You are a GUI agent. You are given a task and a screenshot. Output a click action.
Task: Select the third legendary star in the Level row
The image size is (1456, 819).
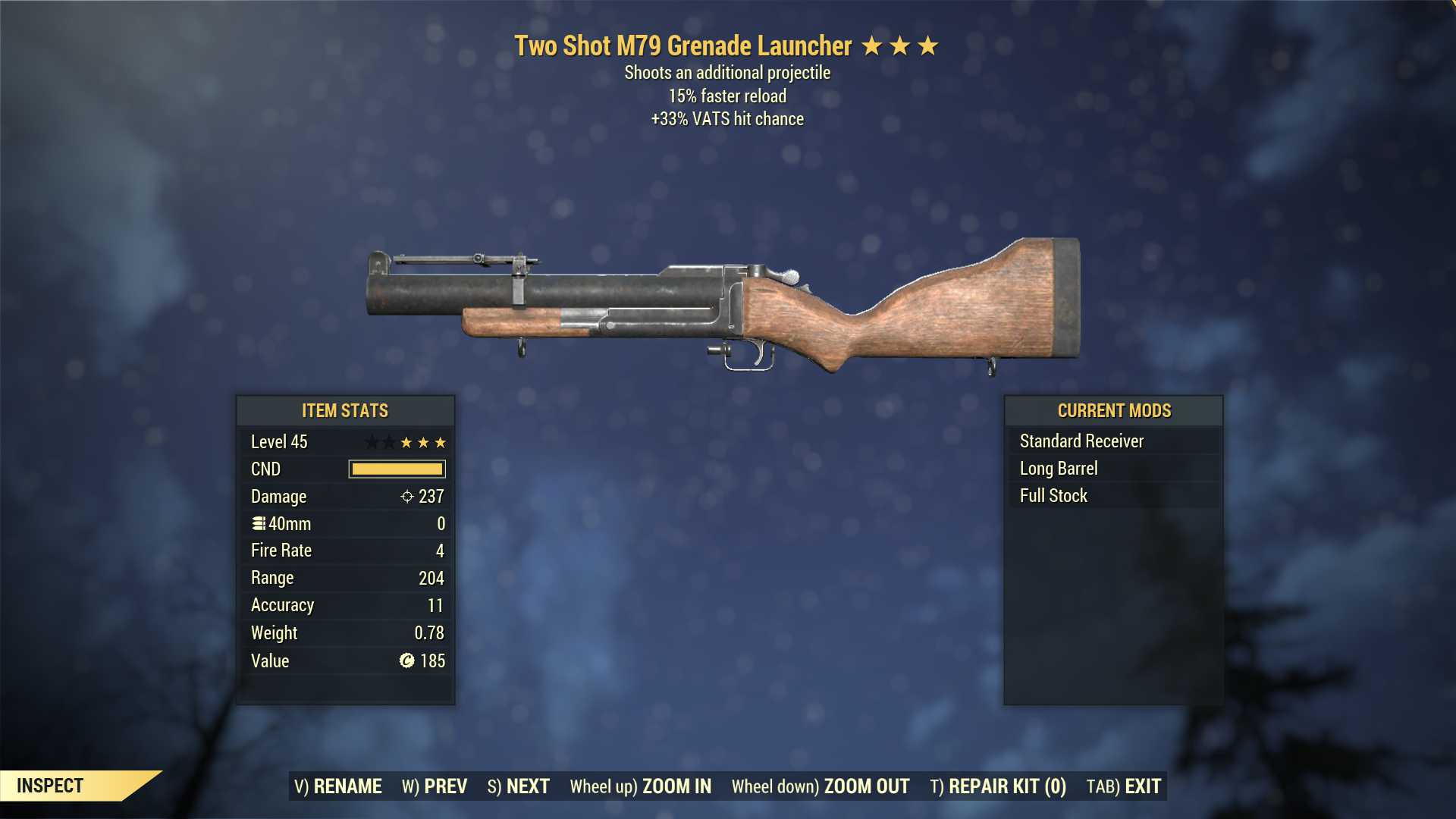[x=443, y=442]
